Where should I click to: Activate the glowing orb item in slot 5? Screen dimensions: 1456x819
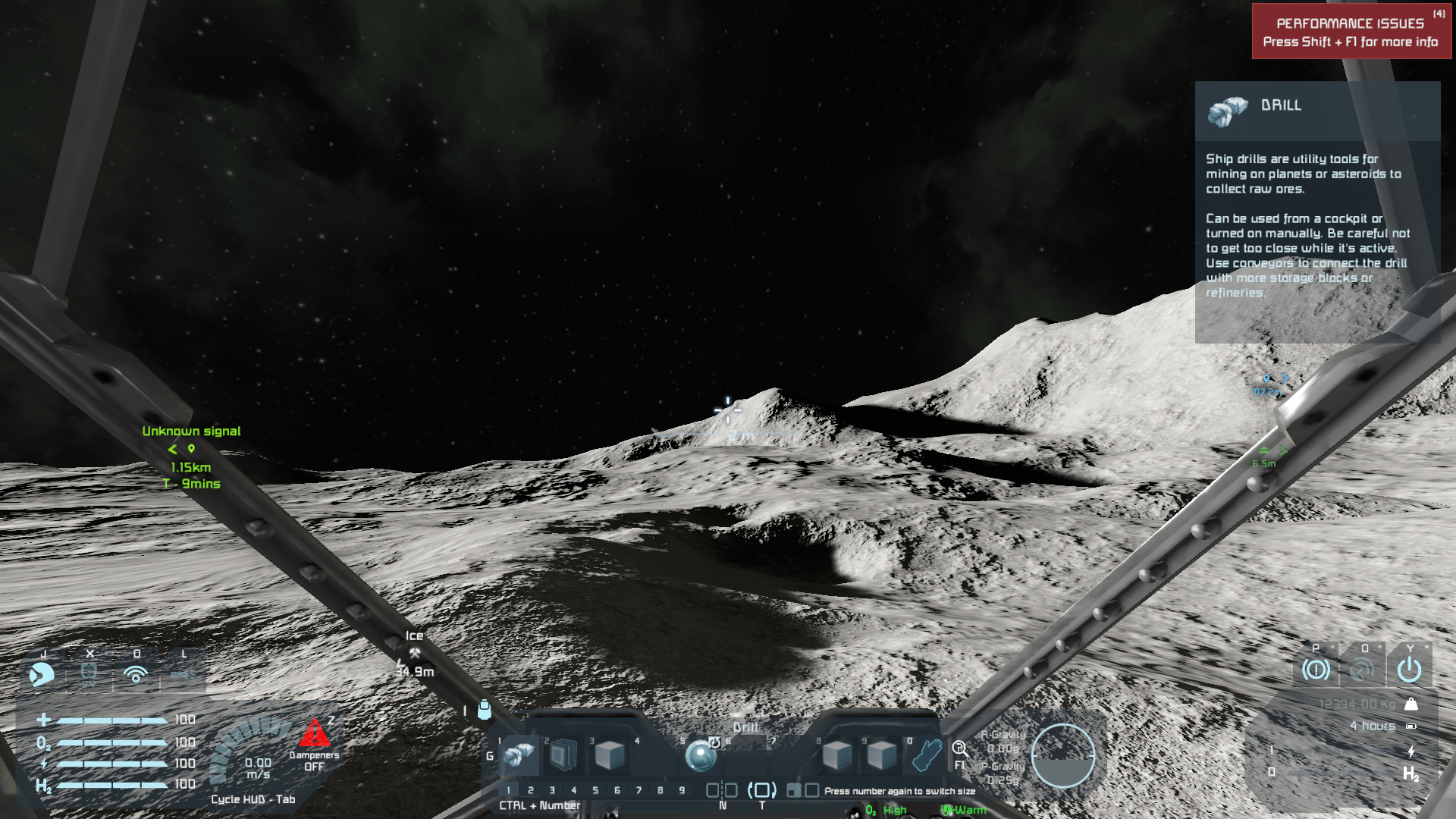699,755
